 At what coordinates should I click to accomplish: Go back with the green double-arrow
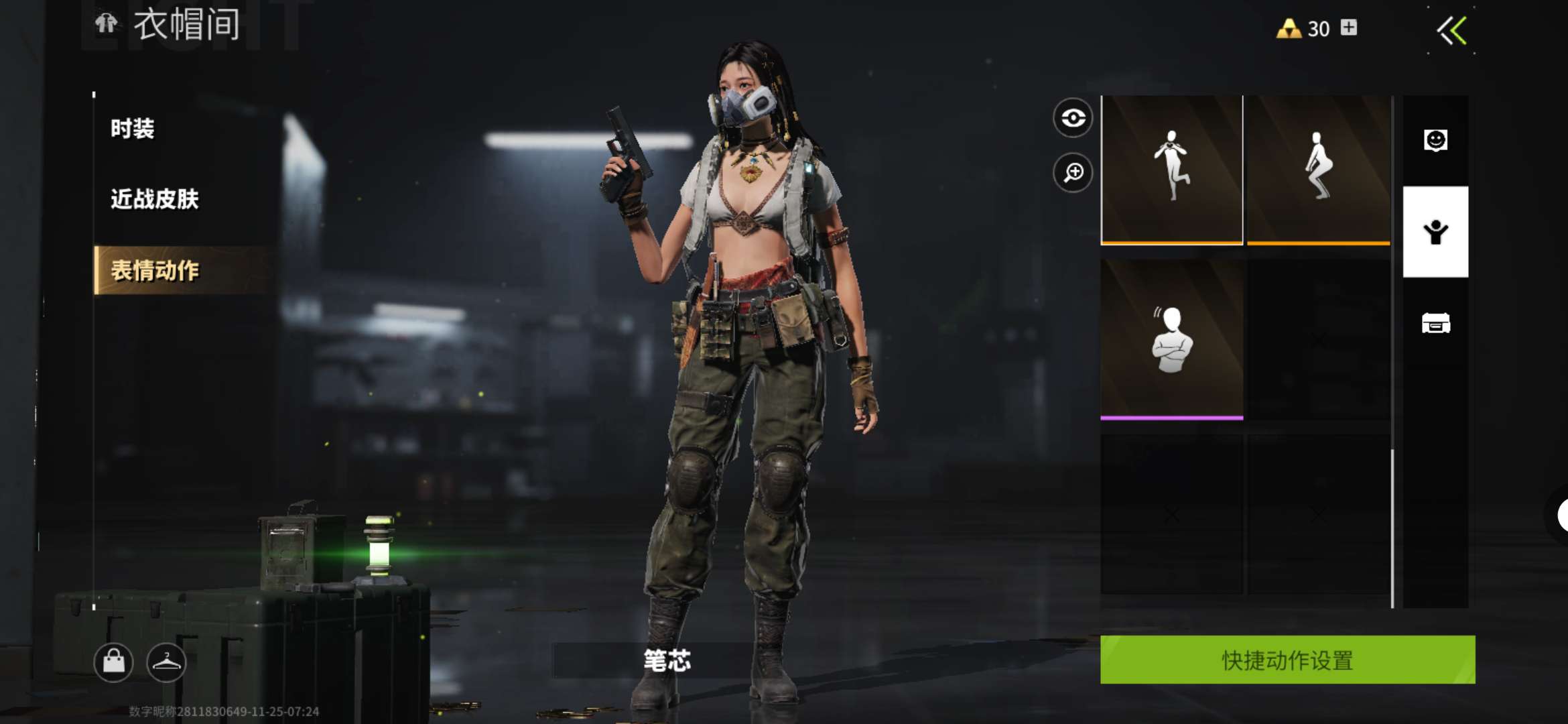(x=1452, y=31)
